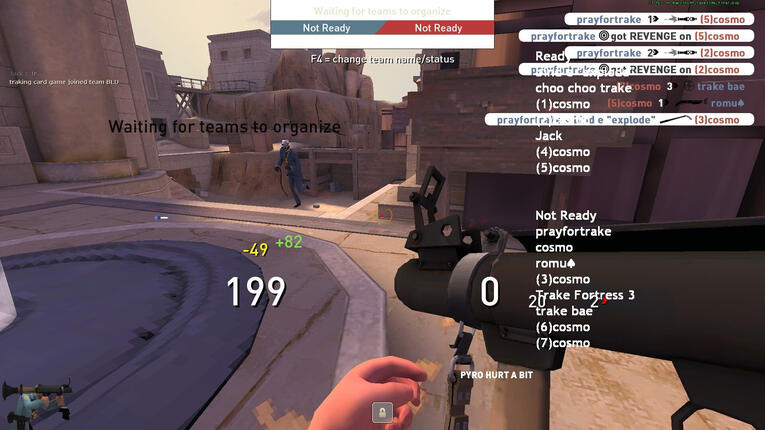Click the padlock icon at the bottom
The image size is (765, 430).
point(381,411)
